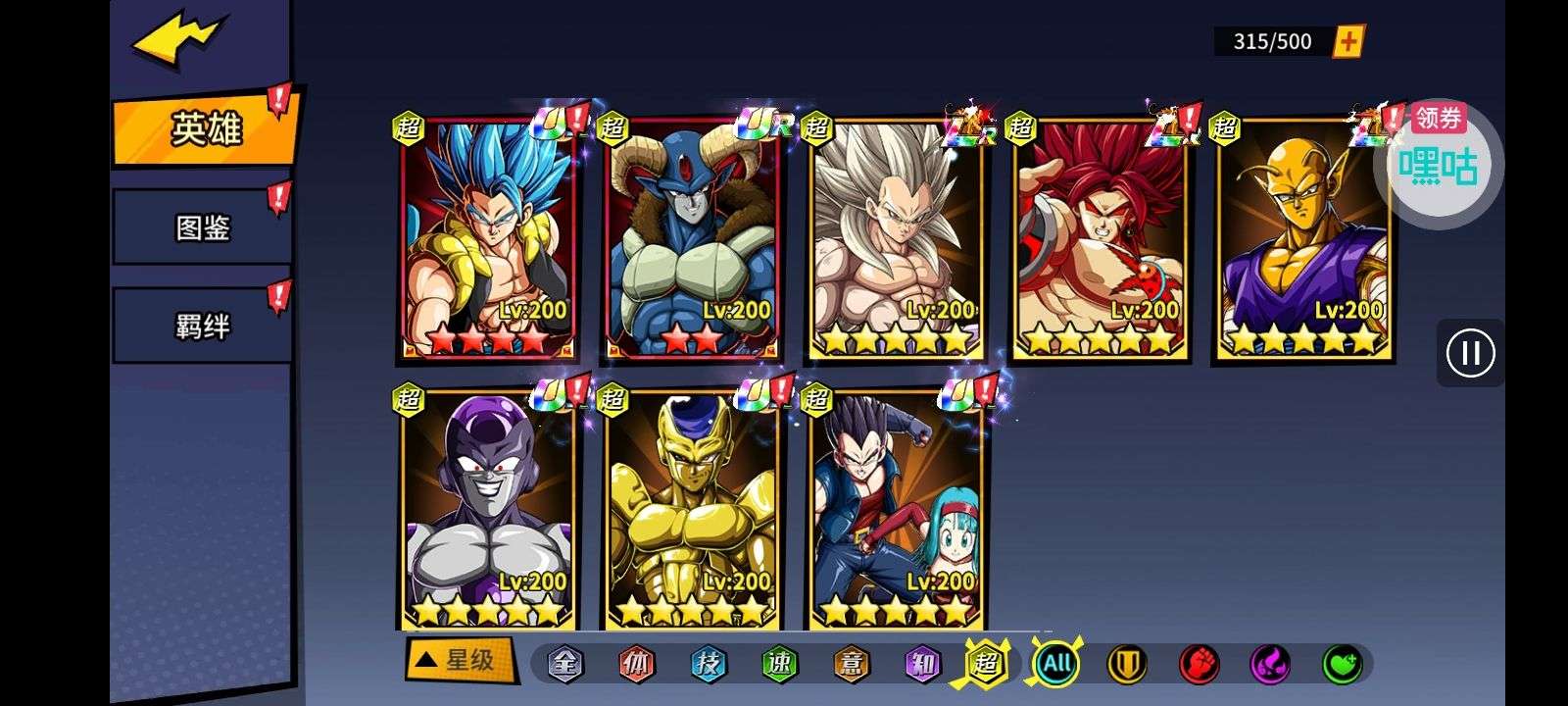The width and height of the screenshot is (1568, 706).
Task: Tap the pause button on the overlay
Action: [x=1470, y=353]
